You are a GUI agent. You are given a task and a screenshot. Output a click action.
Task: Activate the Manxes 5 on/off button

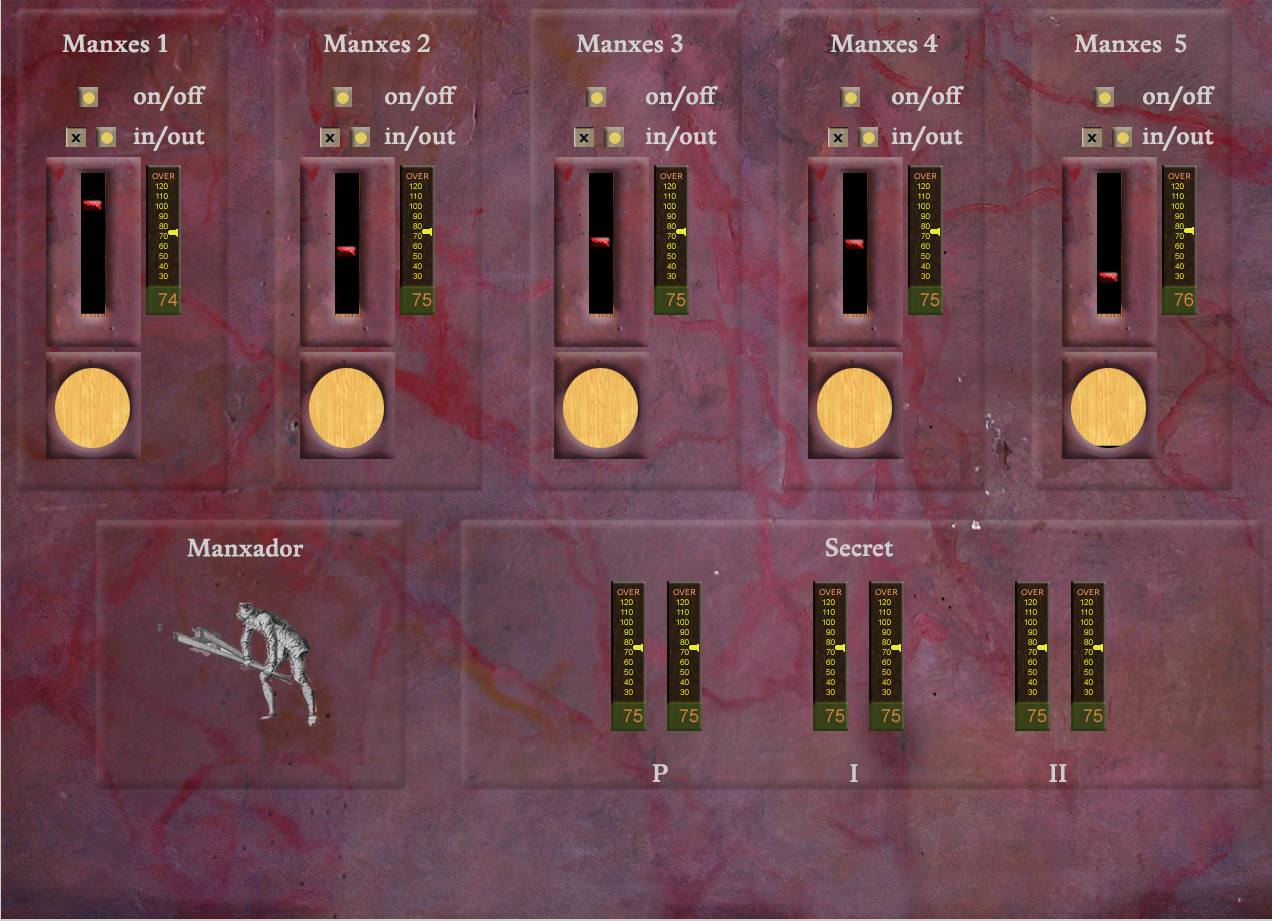coord(1105,97)
